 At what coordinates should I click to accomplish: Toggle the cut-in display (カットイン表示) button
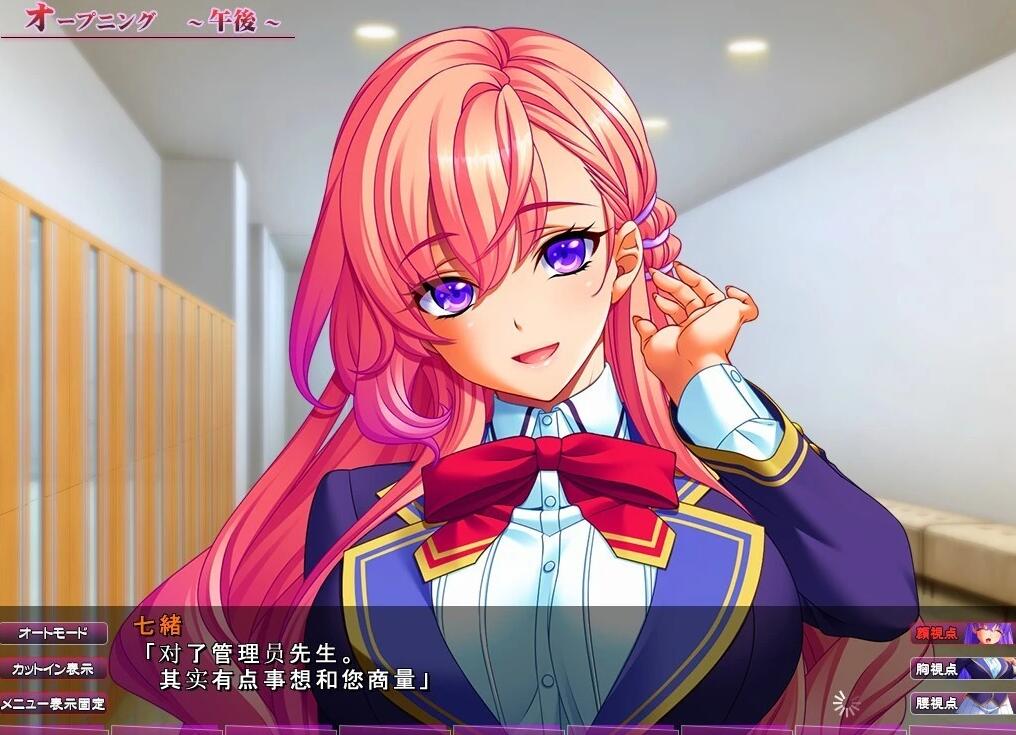pos(53,668)
